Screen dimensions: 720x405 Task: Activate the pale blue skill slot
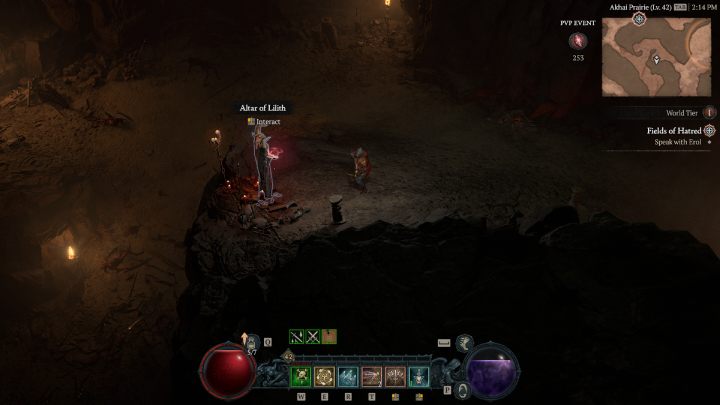[x=348, y=376]
